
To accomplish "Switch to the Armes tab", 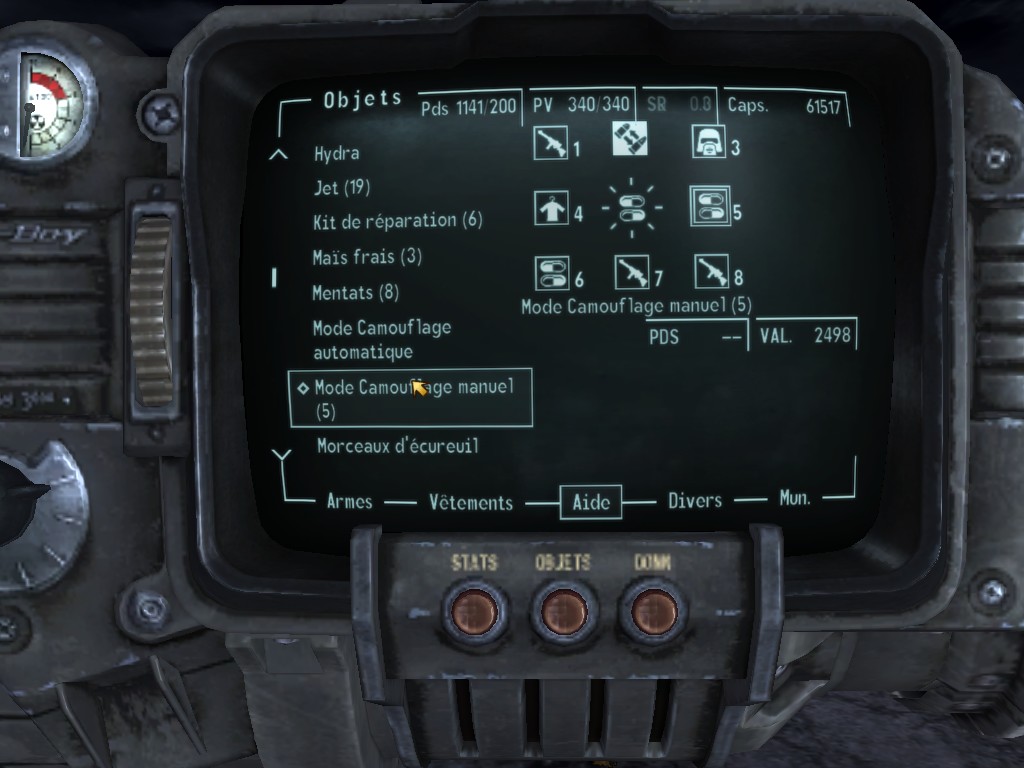I will click(349, 502).
